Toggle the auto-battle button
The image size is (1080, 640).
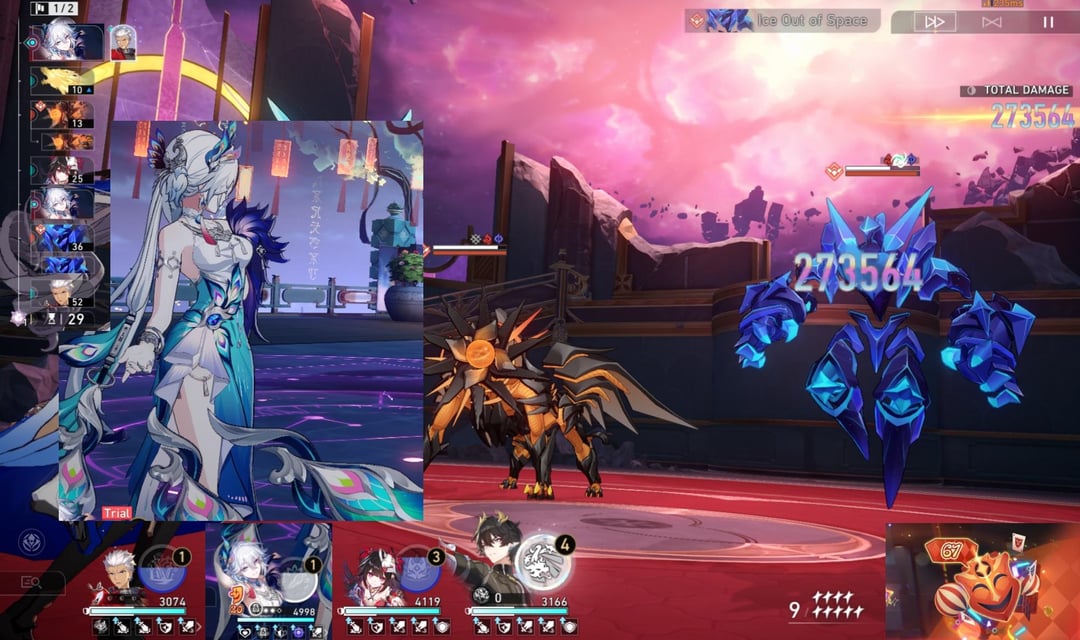click(x=991, y=21)
